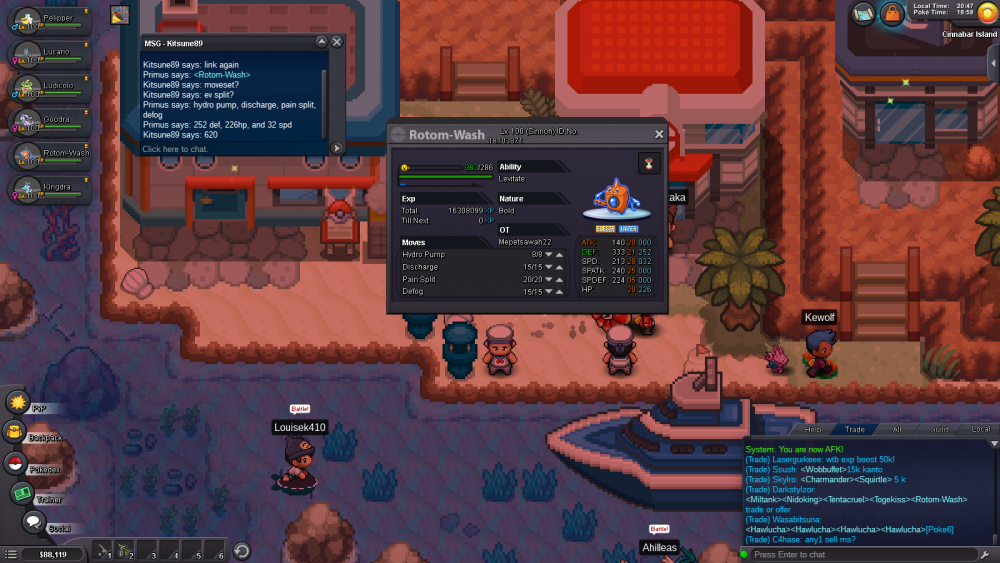Use hotbar item in slot 1
This screenshot has height=563, width=1000.
103,551
